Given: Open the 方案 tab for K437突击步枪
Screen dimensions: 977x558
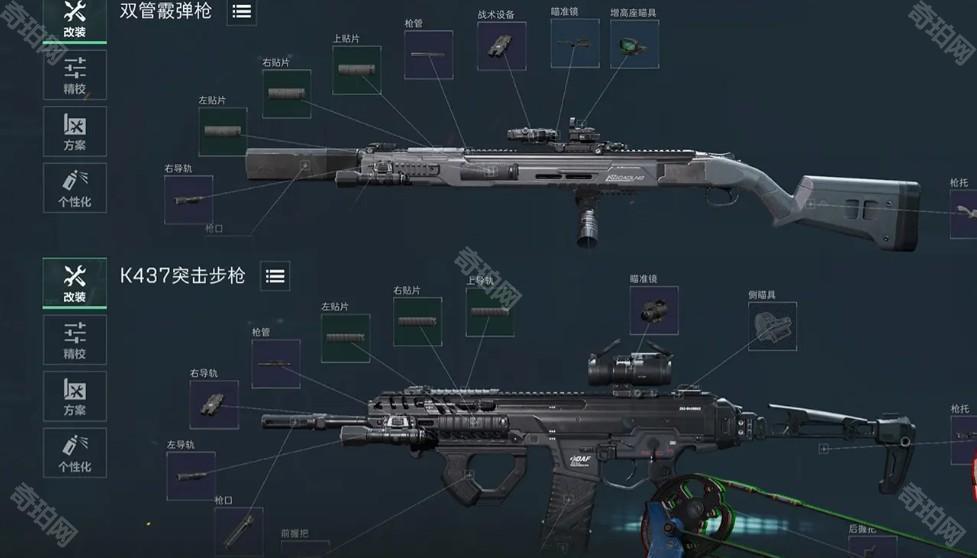Looking at the screenshot, I should [74, 396].
